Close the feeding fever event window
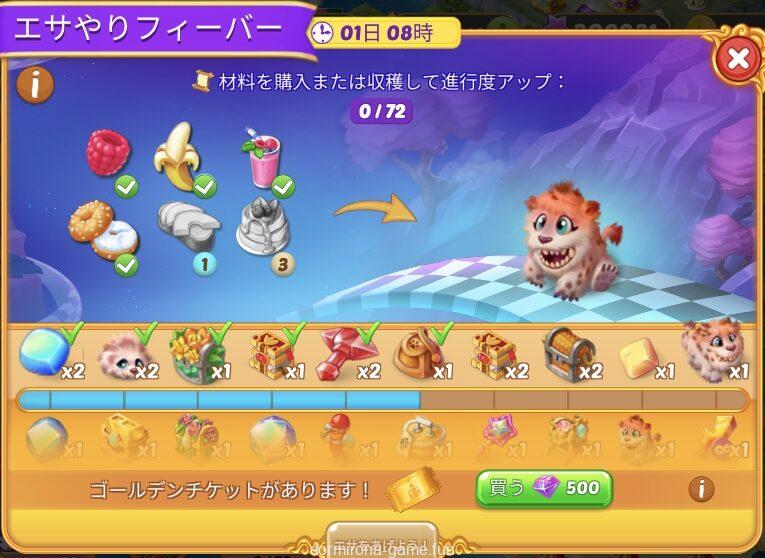This screenshot has height=558, width=765. click(x=738, y=59)
